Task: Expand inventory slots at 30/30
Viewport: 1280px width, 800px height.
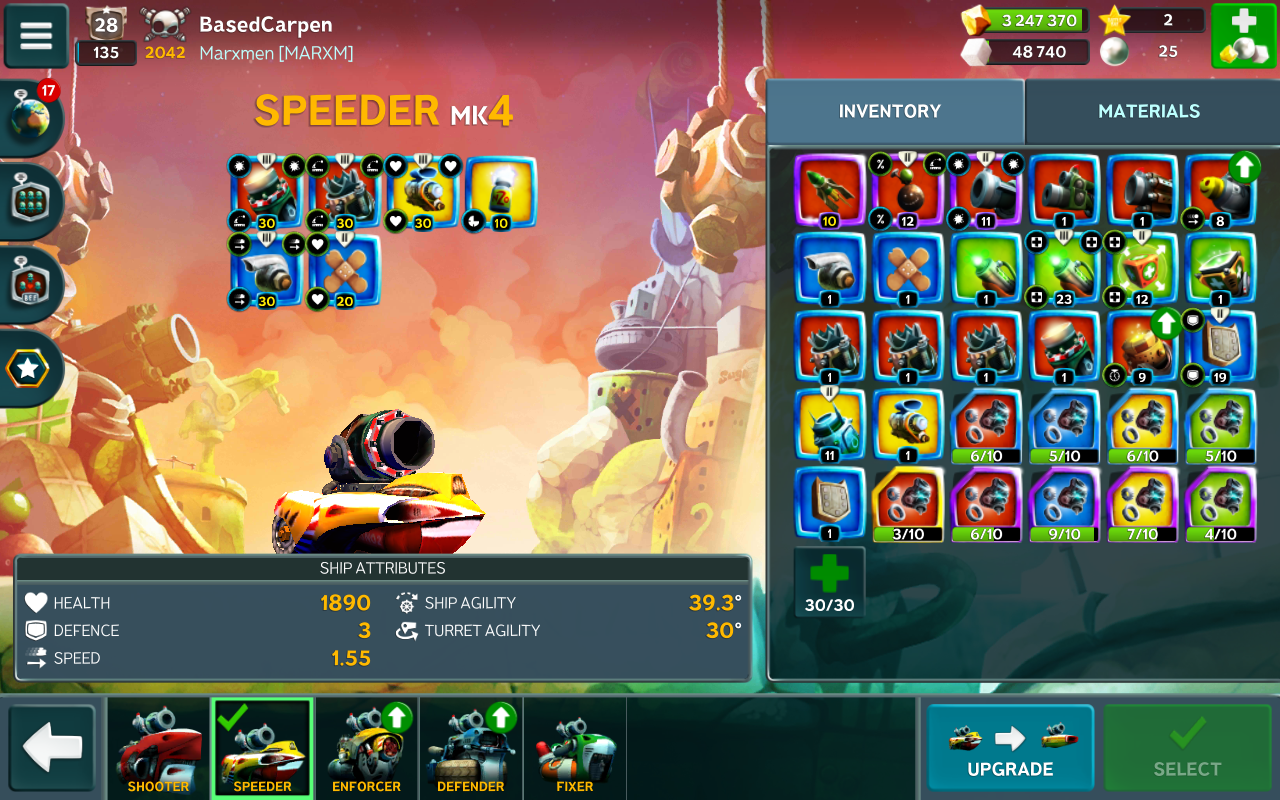Action: coord(829,583)
